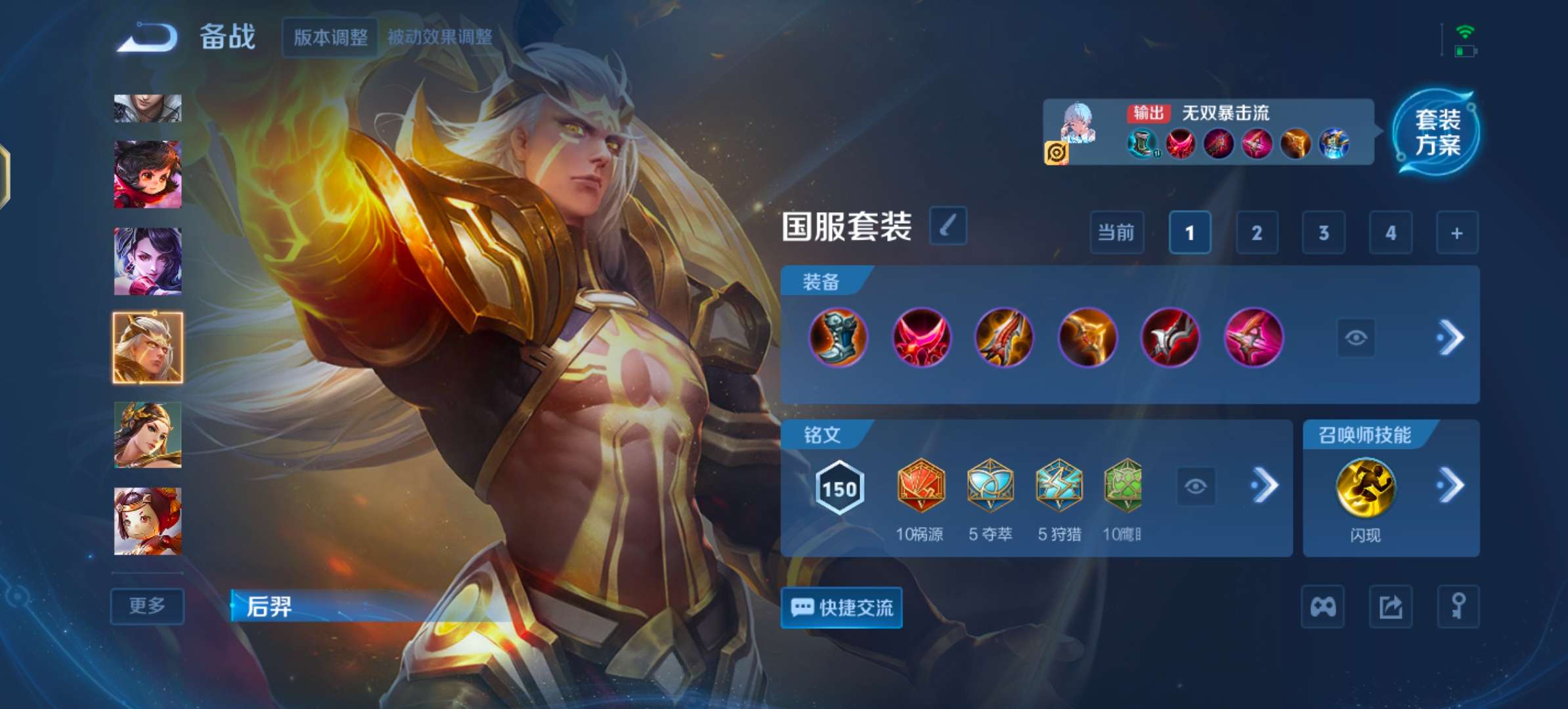The image size is (1568, 709).
Task: Switch to loadout tab 2
Action: click(1257, 233)
